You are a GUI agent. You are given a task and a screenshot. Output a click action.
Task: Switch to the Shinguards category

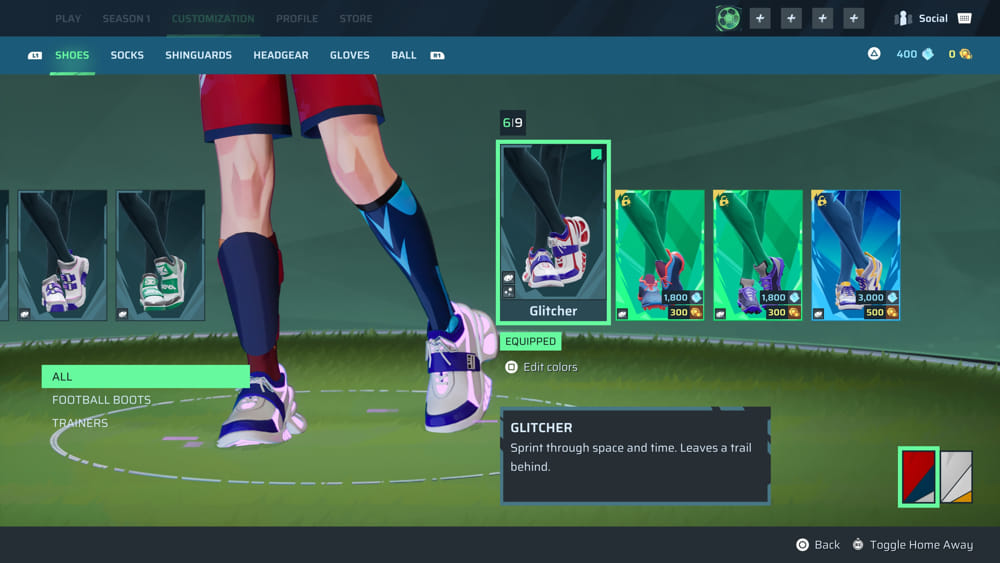click(x=198, y=55)
